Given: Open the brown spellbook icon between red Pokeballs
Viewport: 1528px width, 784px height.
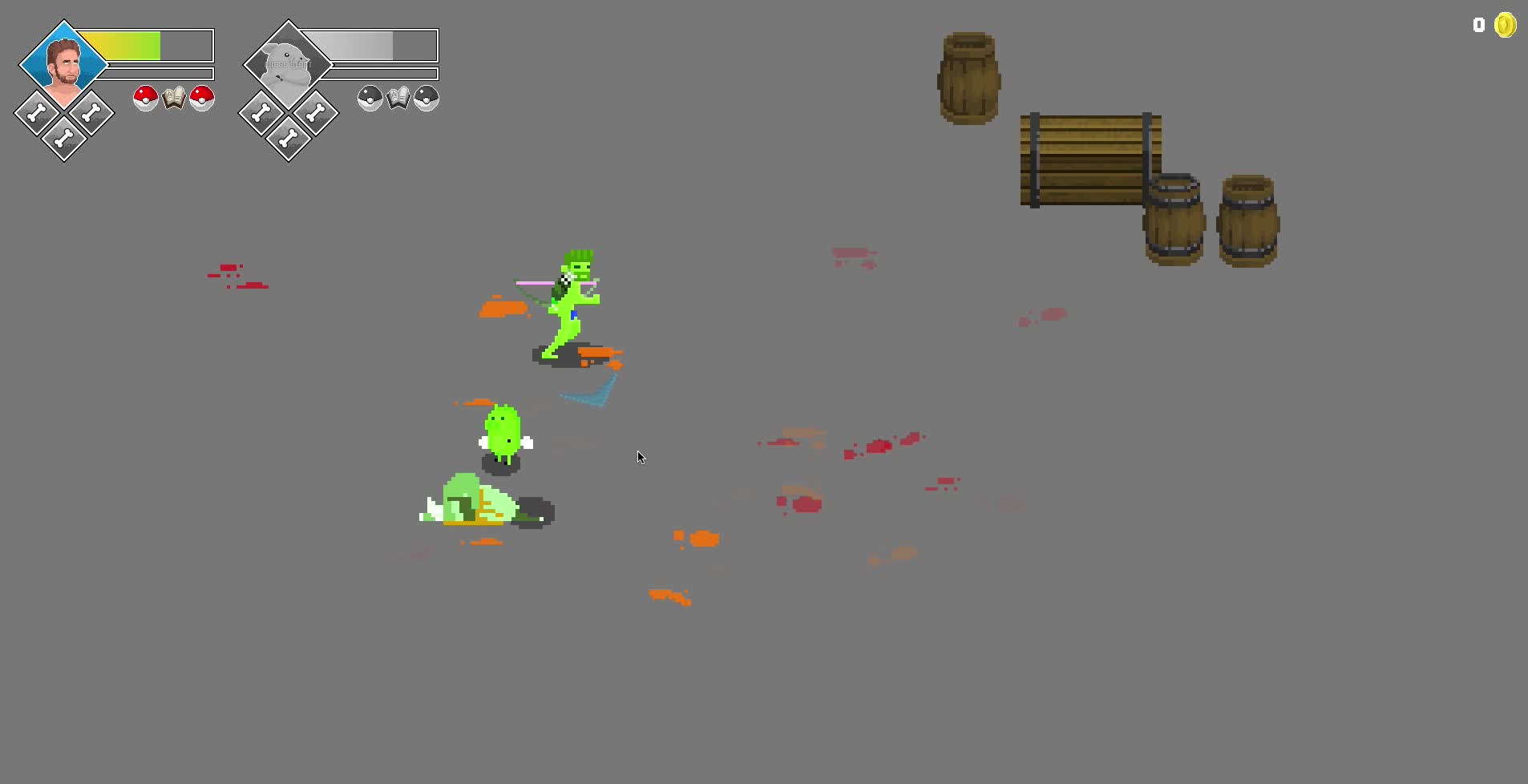Looking at the screenshot, I should coord(173,98).
